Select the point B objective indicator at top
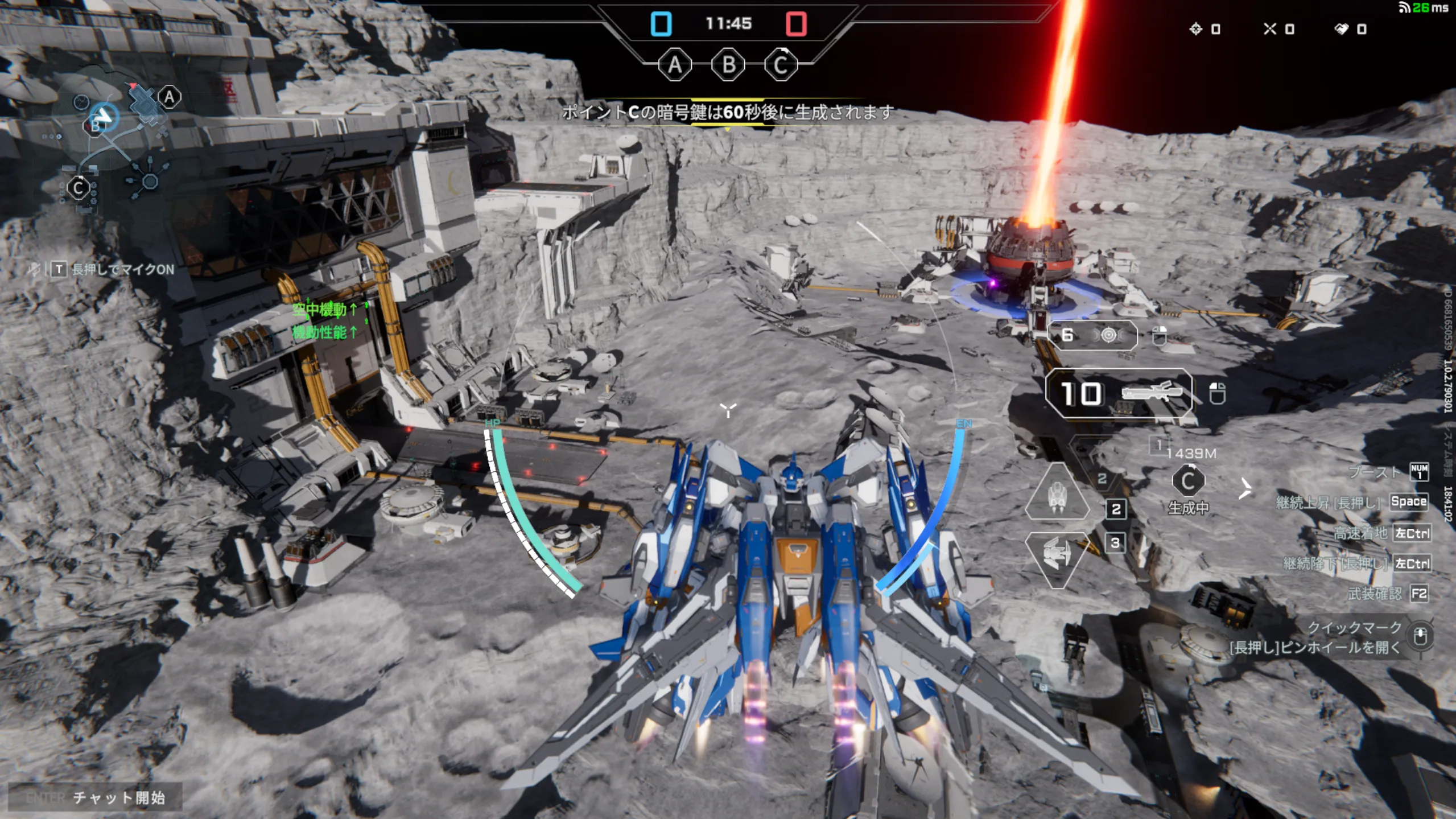This screenshot has height=819, width=1456. pos(728,65)
